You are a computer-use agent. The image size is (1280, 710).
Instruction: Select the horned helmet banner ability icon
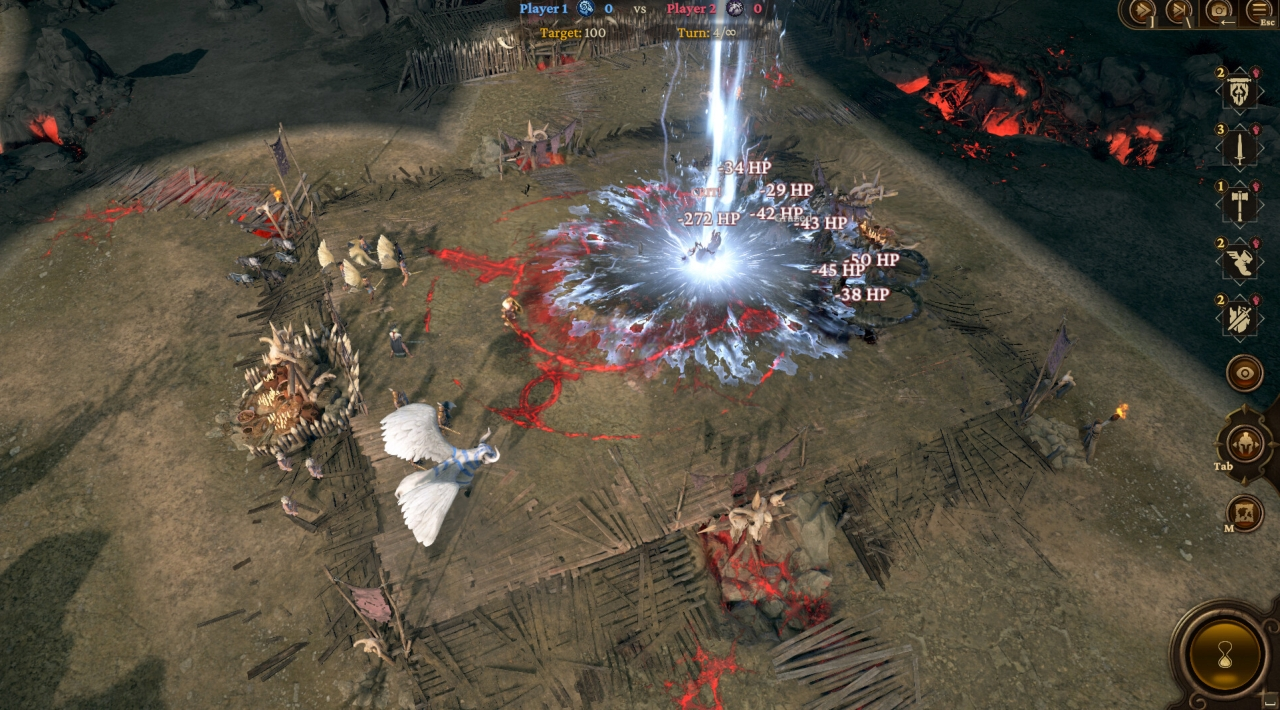coord(1240,92)
